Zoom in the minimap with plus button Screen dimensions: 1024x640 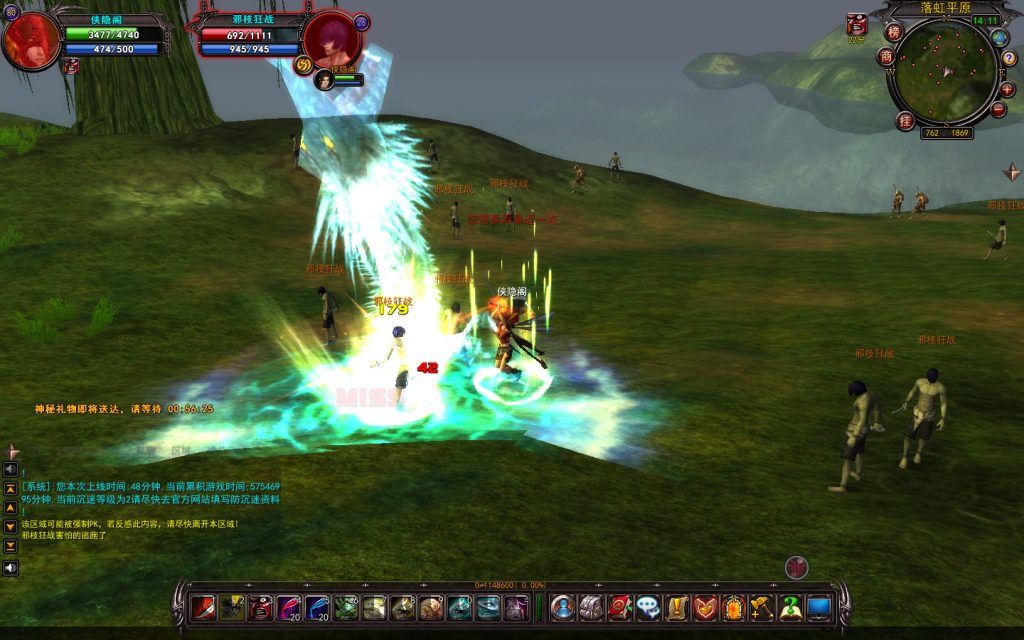click(1005, 90)
